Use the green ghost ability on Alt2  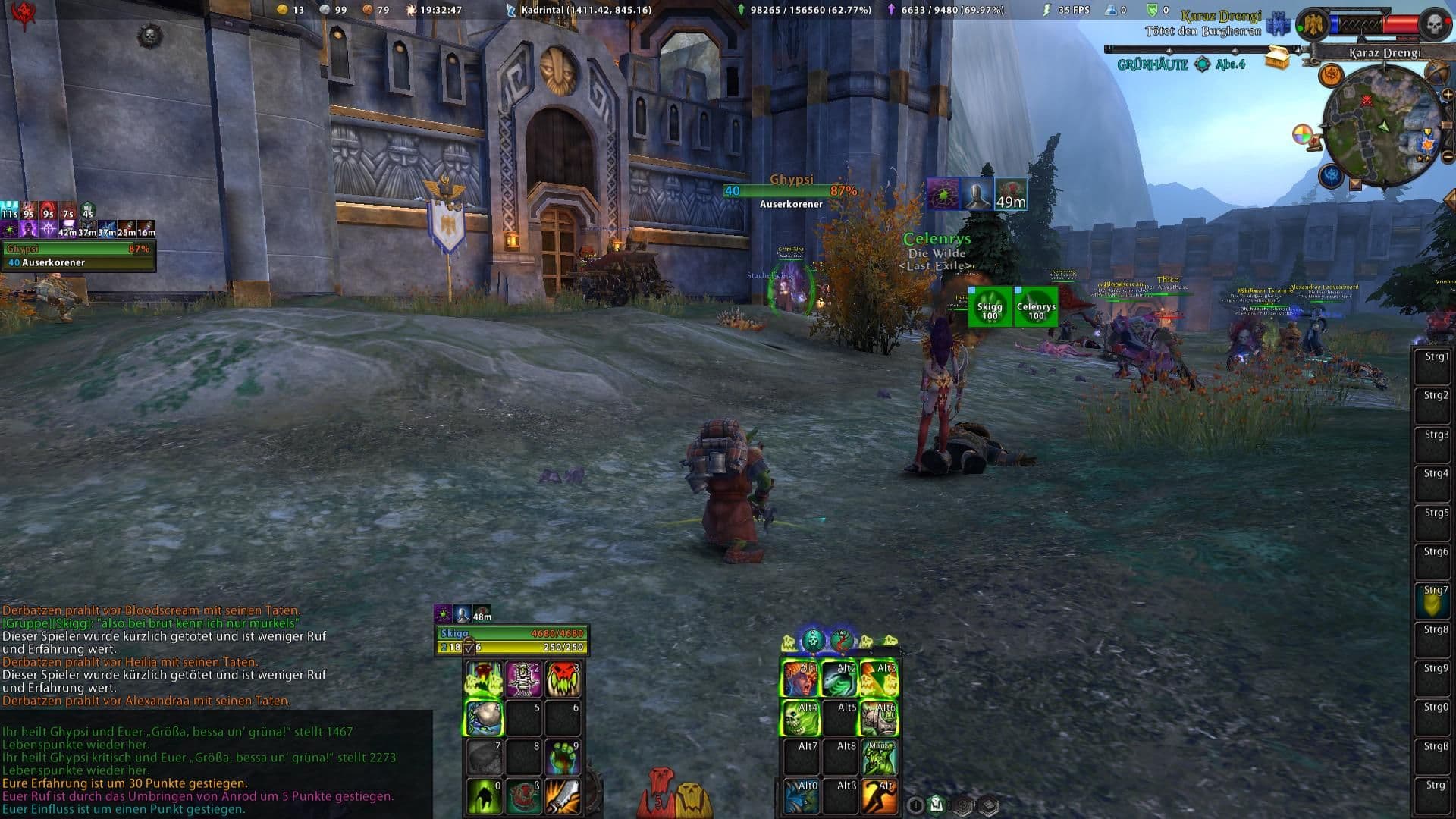pos(839,679)
